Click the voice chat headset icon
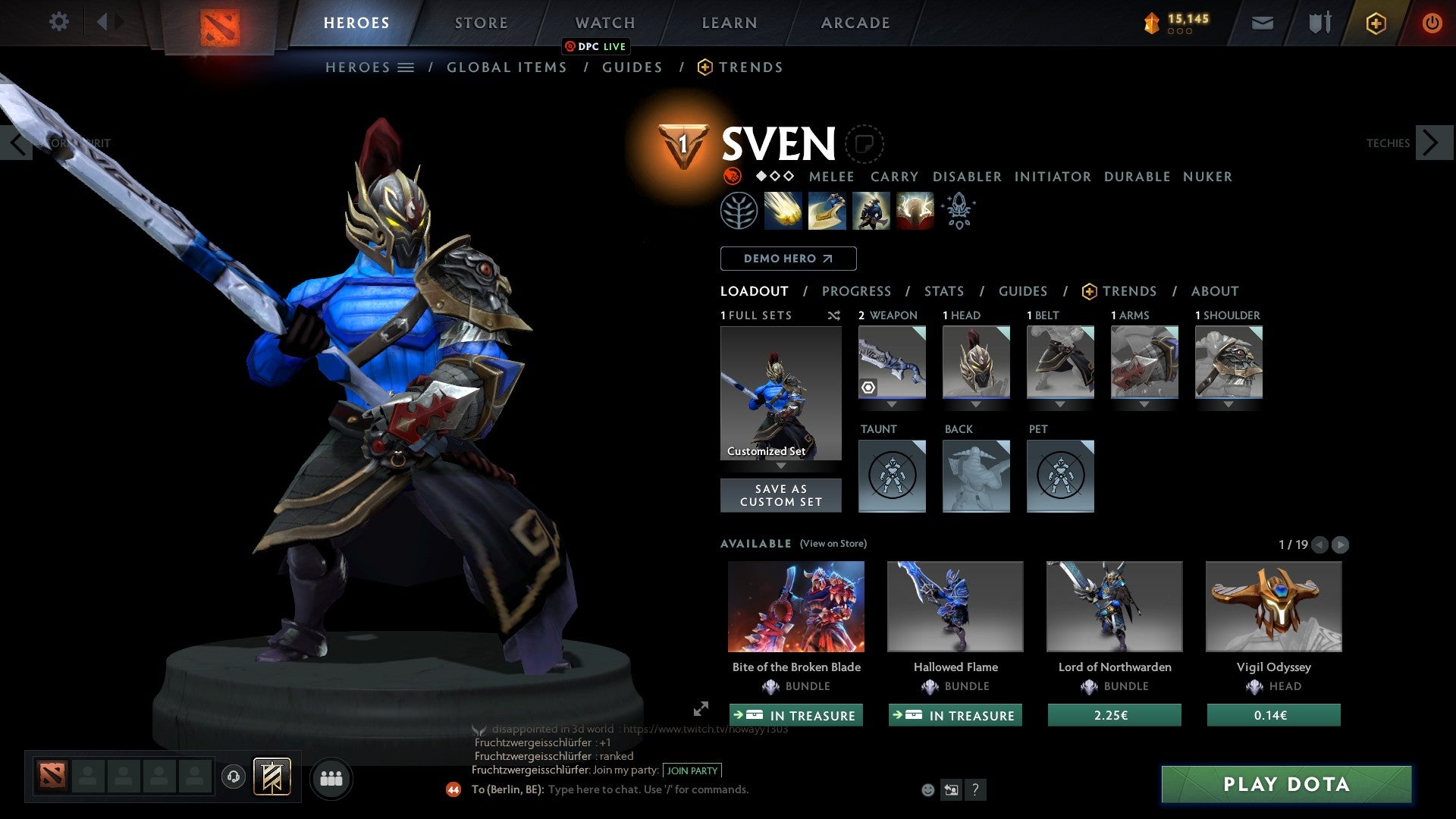Screen dimensions: 1456x819 (234, 777)
